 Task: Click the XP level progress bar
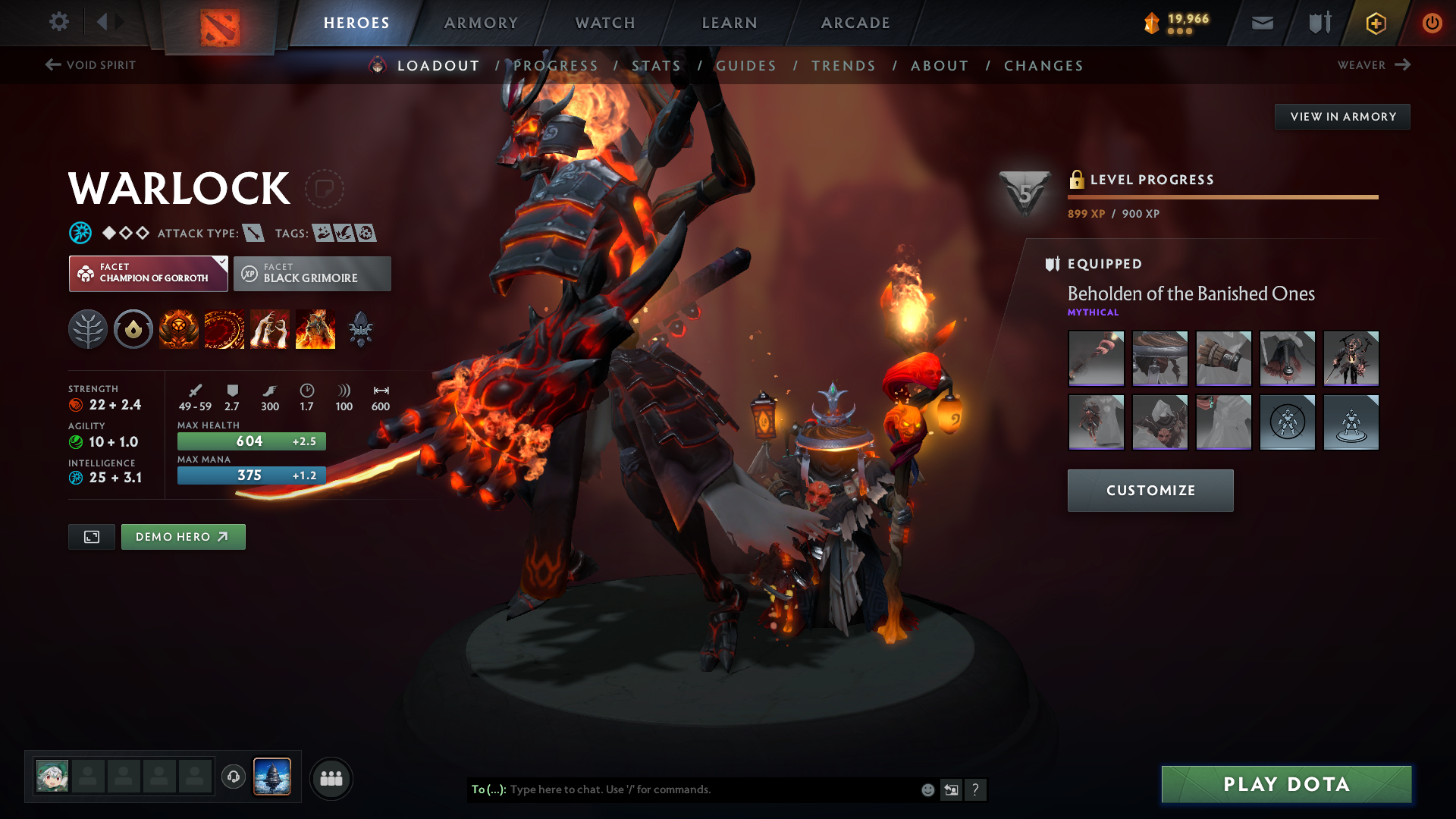[x=1222, y=196]
